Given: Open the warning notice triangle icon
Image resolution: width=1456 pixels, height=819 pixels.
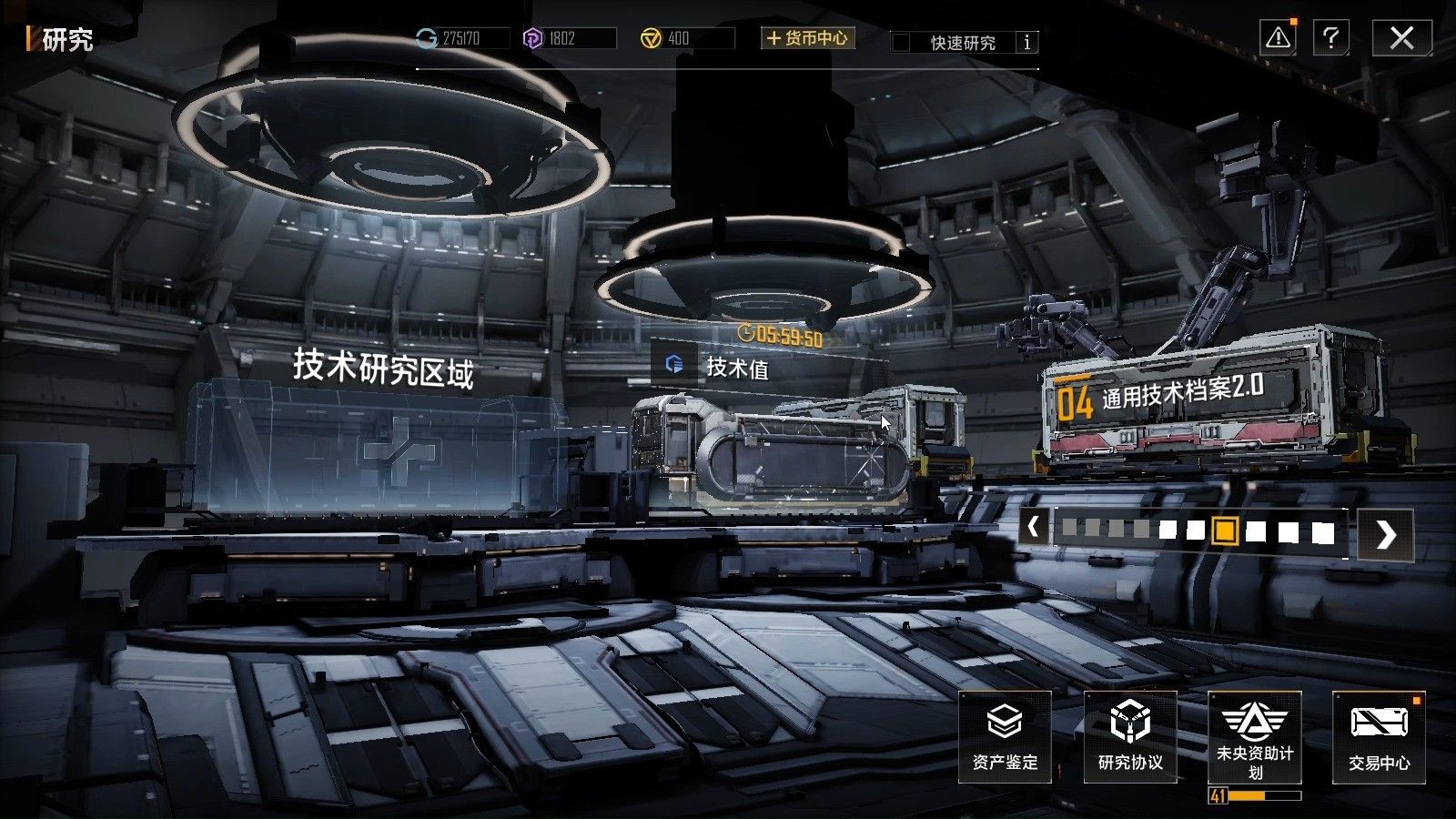Looking at the screenshot, I should pyautogui.click(x=1277, y=37).
